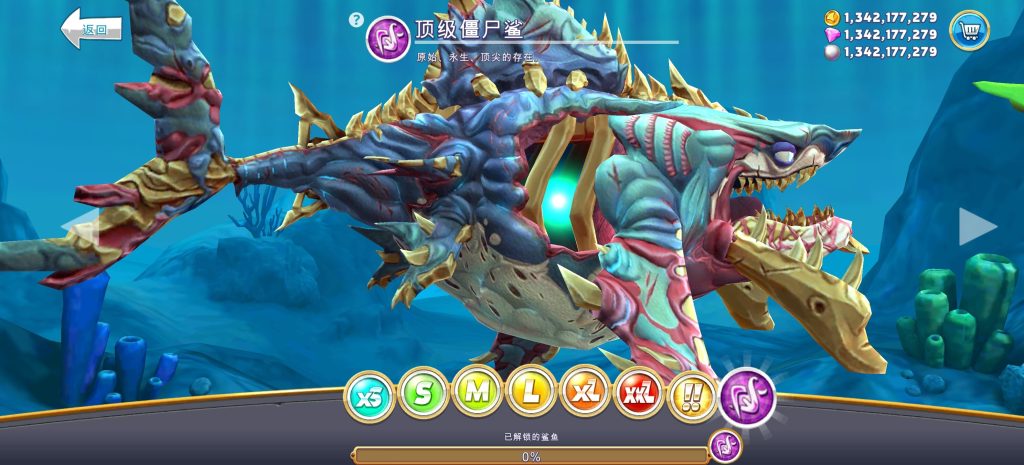This screenshot has width=1024, height=465.
Task: Choose the purple apex shark tier
Action: [747, 395]
